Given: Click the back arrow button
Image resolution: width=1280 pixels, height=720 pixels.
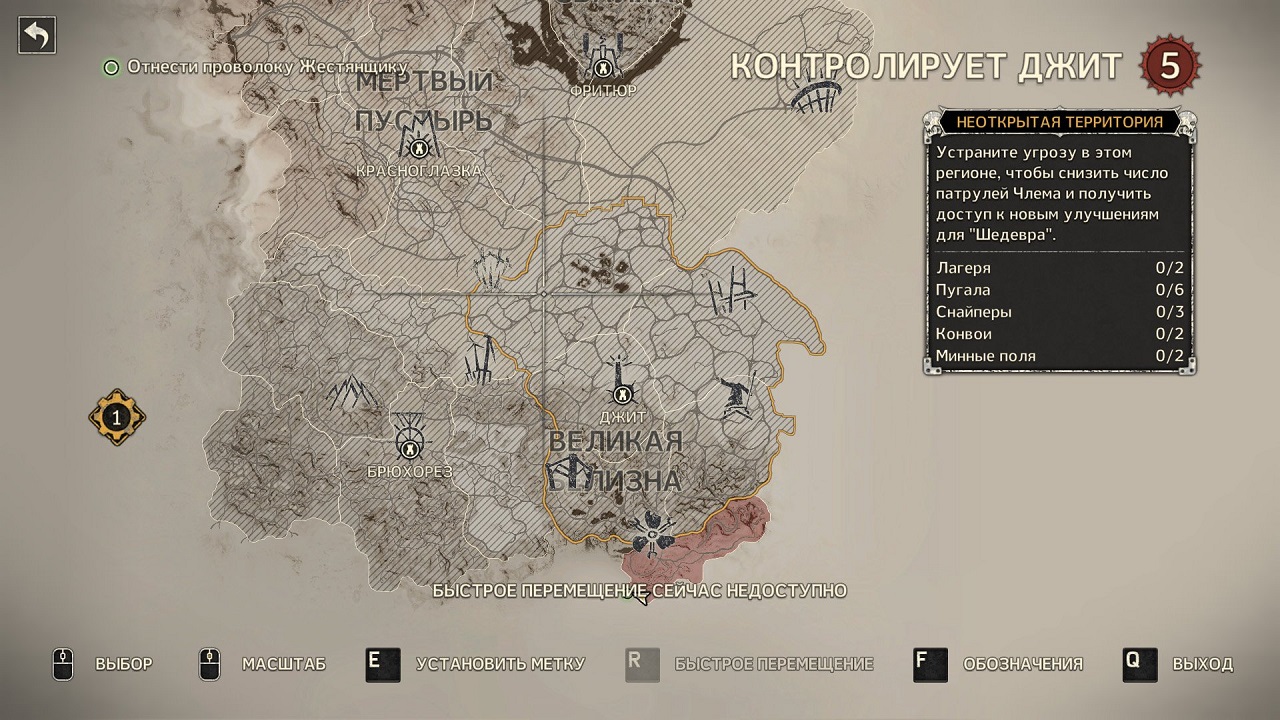Looking at the screenshot, I should pyautogui.click(x=37, y=36).
